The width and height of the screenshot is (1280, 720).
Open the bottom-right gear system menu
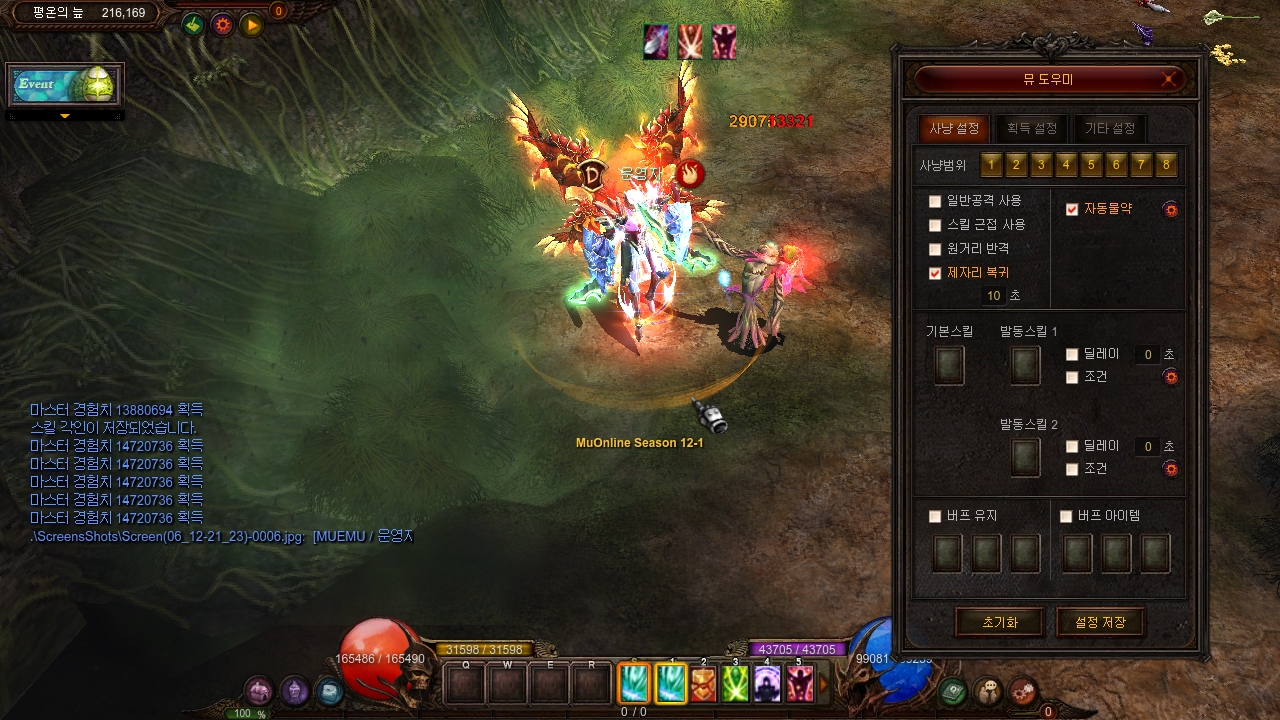pyautogui.click(x=1022, y=690)
